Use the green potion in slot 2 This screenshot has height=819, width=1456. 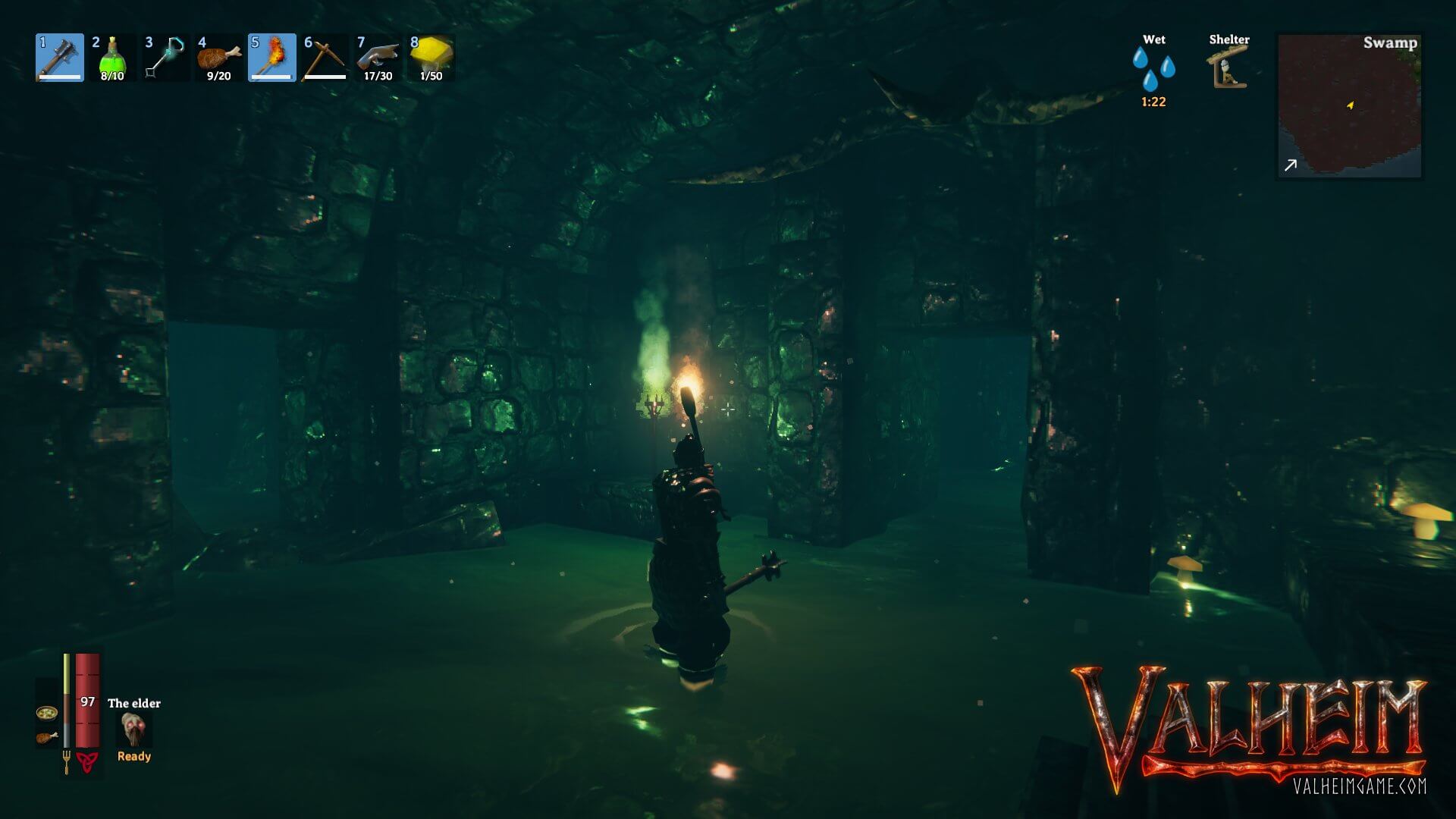(x=112, y=58)
